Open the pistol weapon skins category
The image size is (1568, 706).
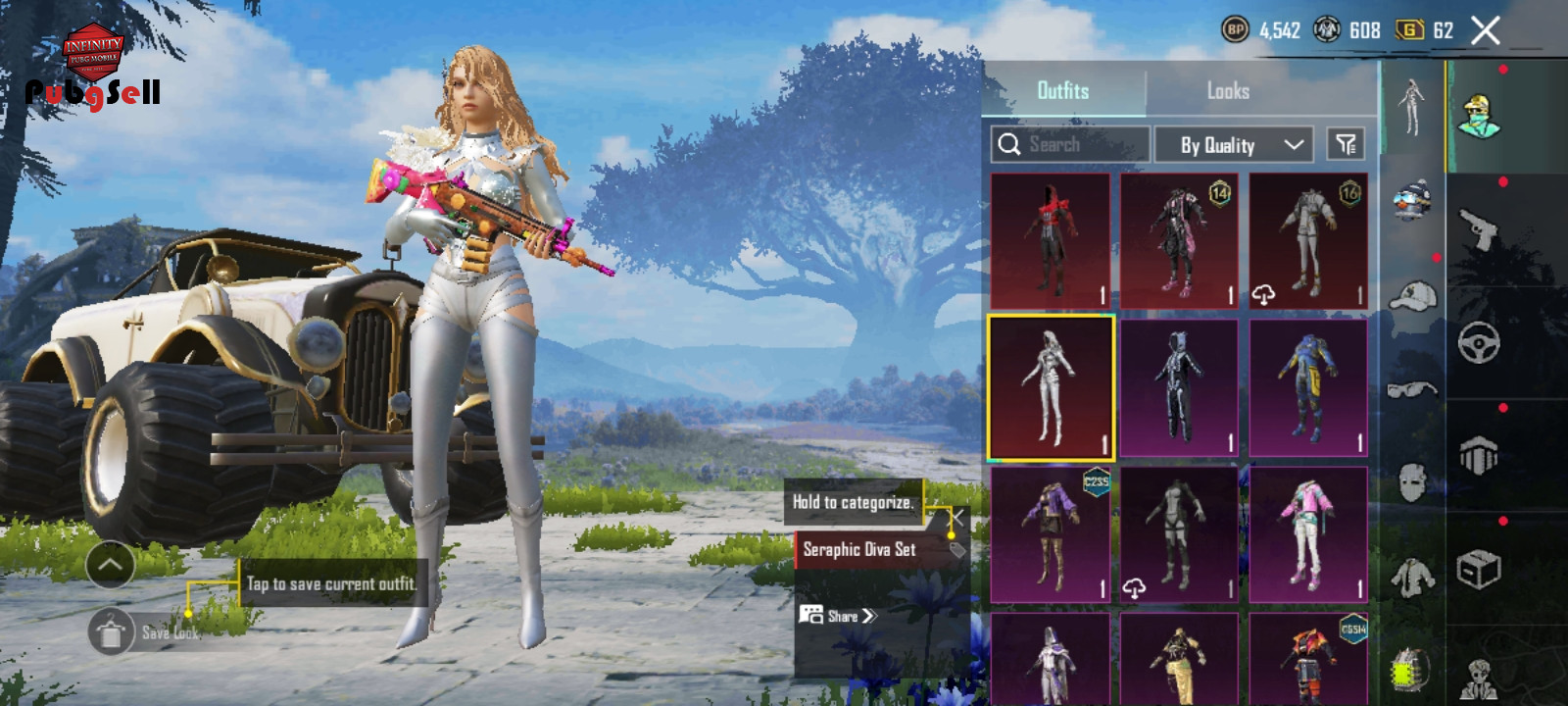[x=1478, y=229]
